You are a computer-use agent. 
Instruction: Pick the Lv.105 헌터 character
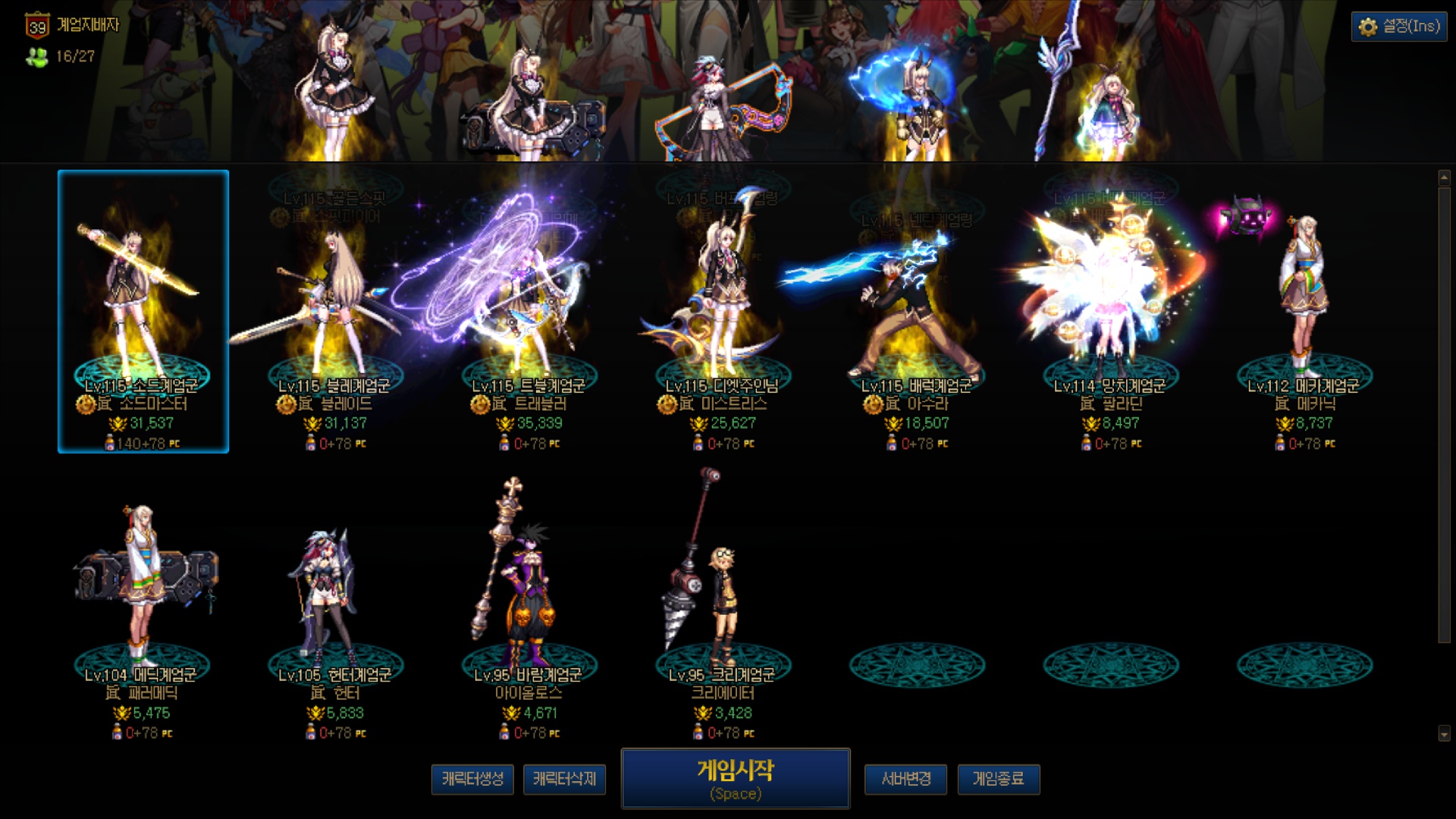(335, 599)
